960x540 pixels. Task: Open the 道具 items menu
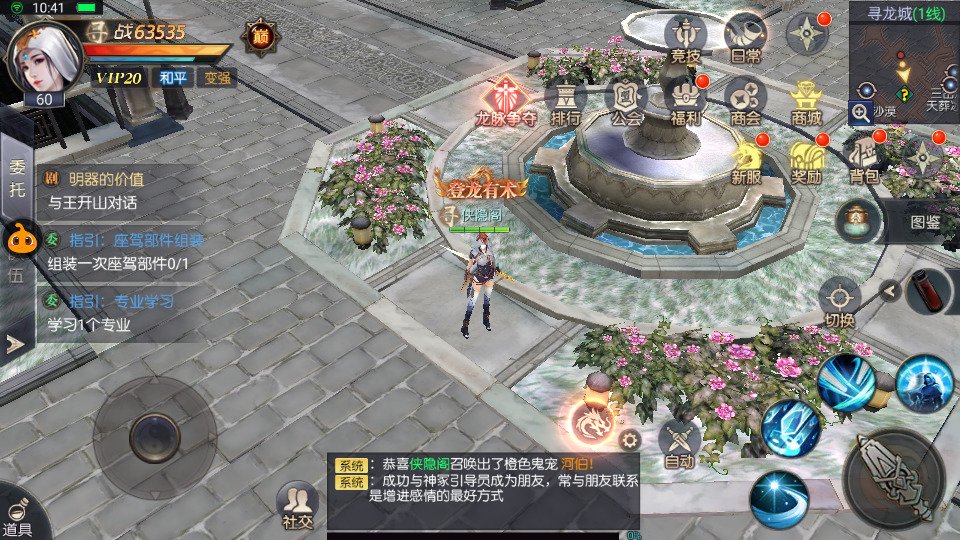coord(17,513)
